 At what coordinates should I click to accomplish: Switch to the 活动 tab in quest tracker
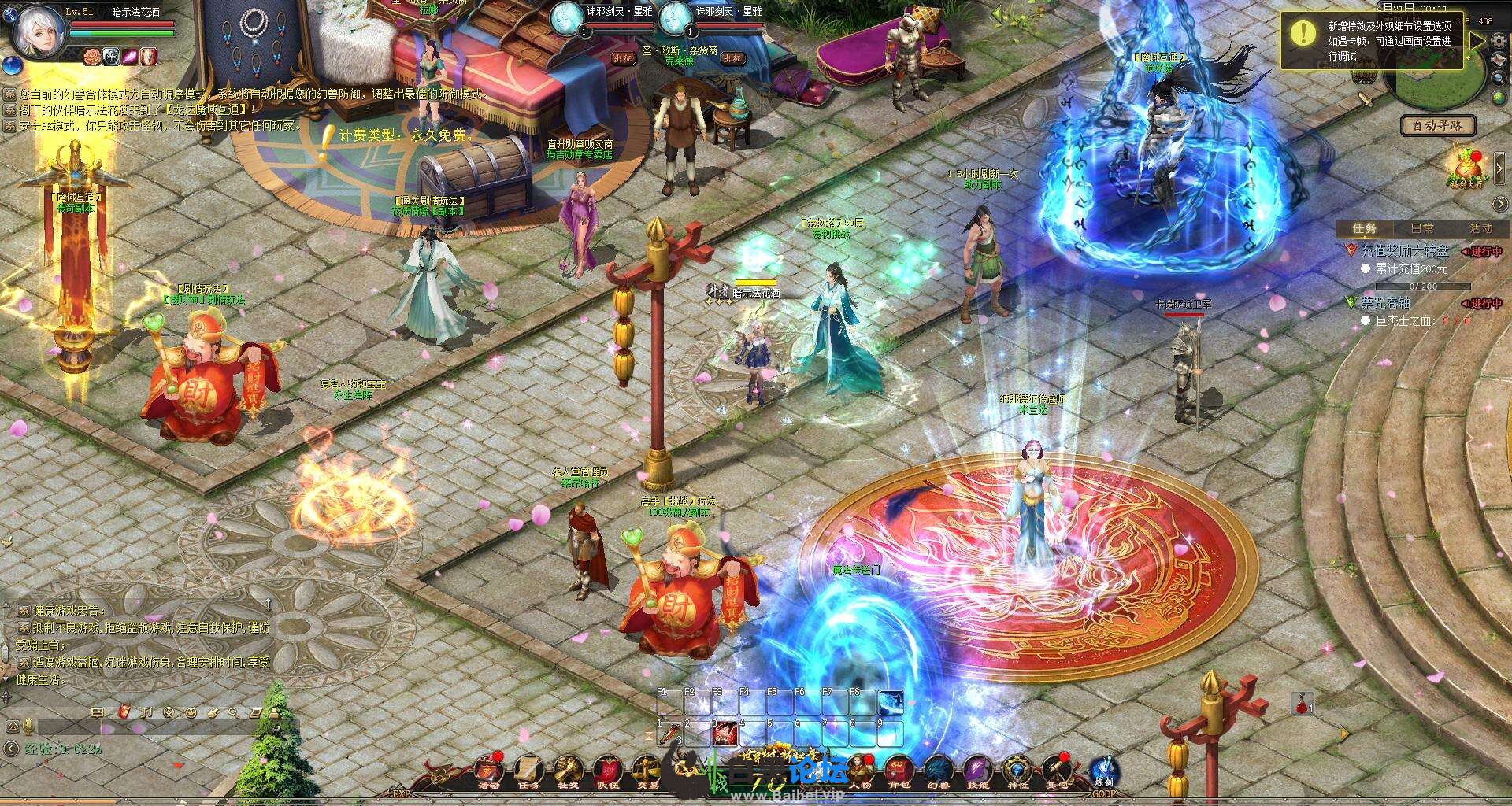1480,228
